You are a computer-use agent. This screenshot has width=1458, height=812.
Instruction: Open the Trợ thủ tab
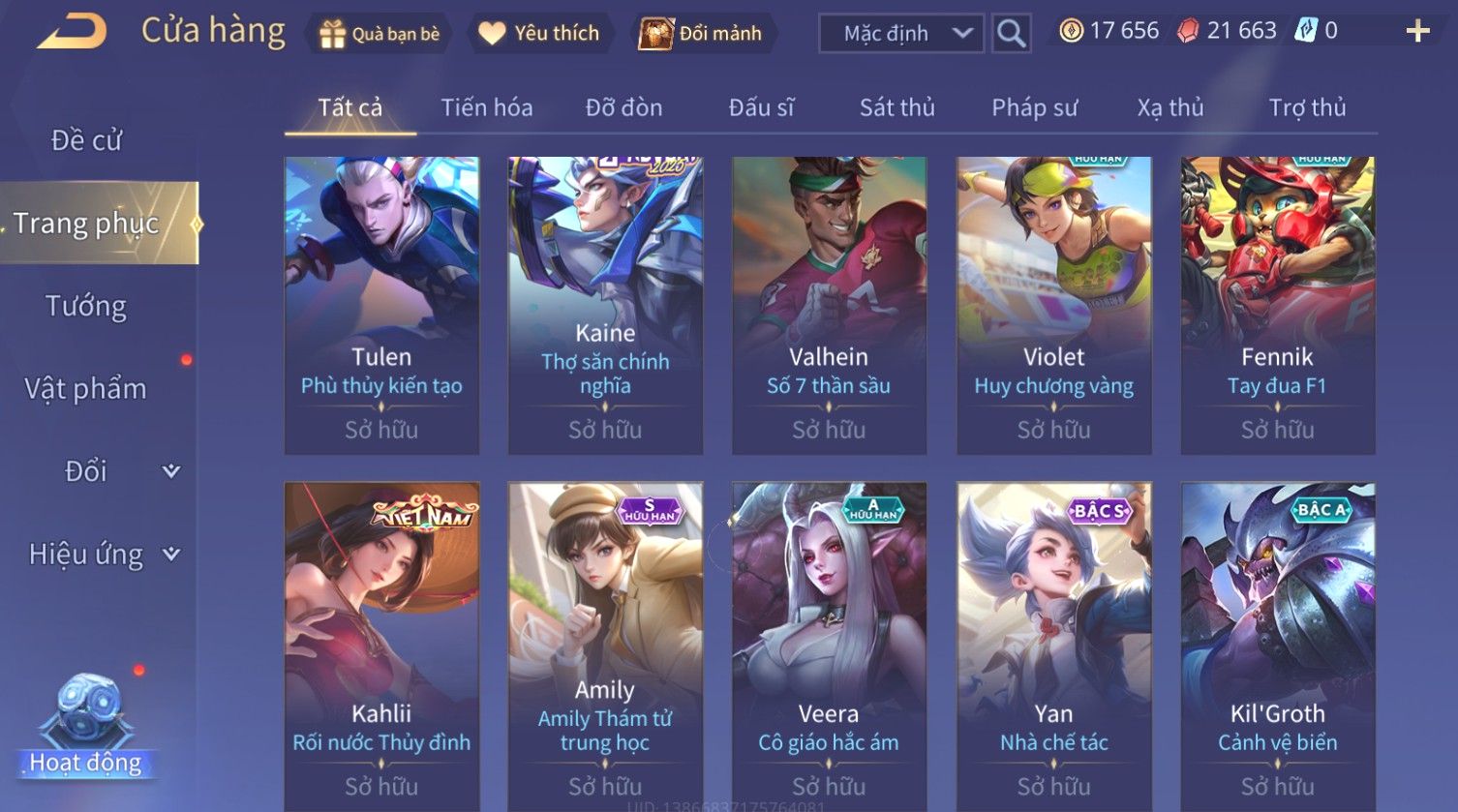(x=1307, y=107)
